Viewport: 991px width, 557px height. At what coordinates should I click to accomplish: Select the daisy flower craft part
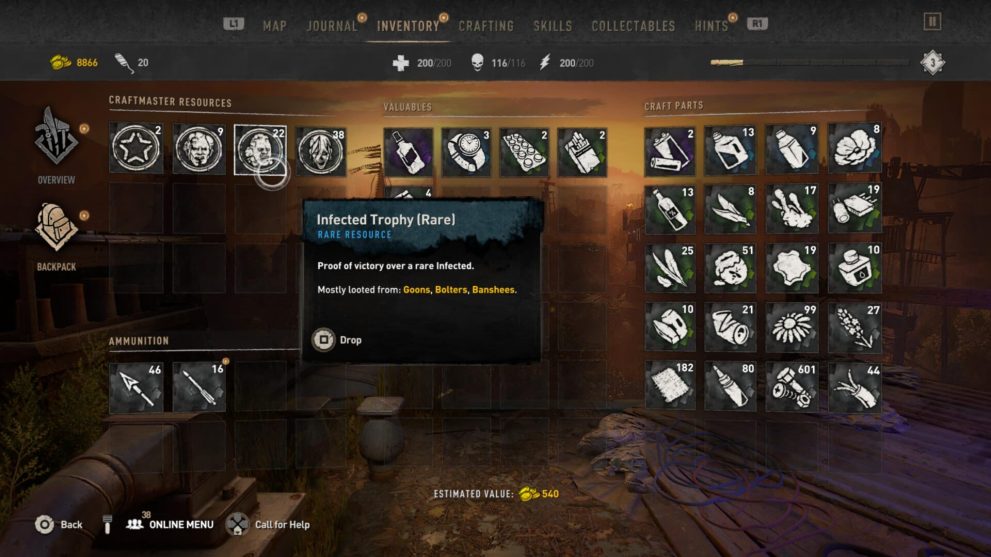pos(792,327)
